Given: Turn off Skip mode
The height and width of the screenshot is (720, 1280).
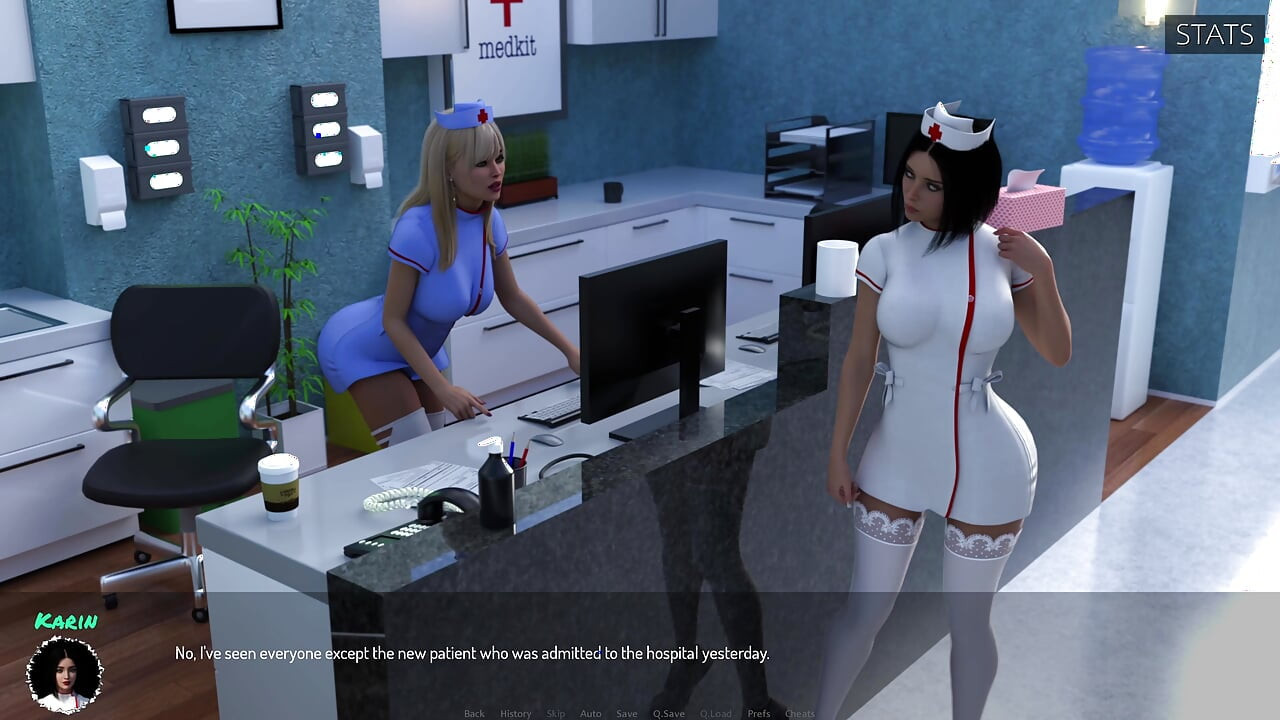Looking at the screenshot, I should pos(555,713).
